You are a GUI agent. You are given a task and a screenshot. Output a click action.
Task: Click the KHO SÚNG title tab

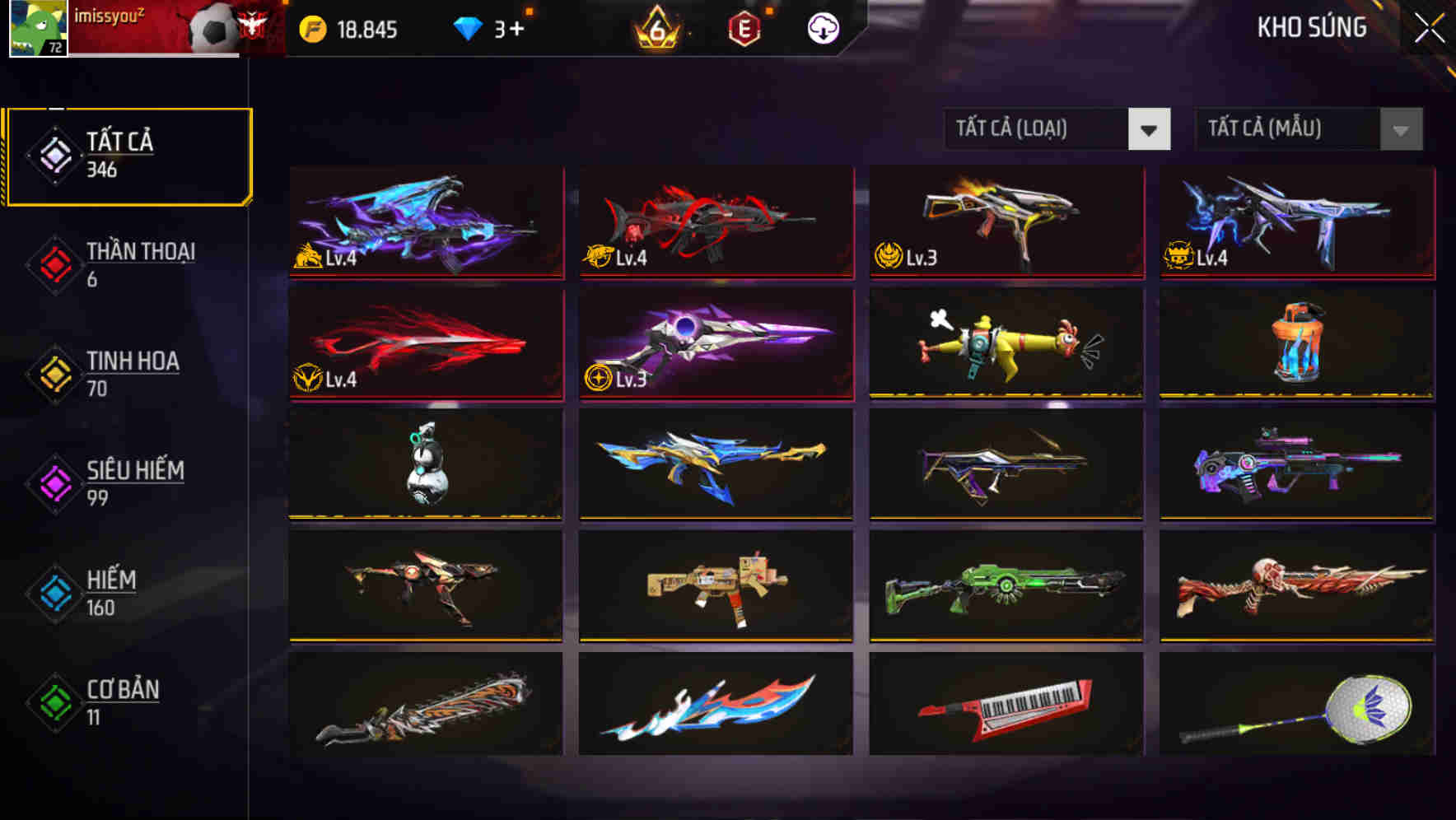pyautogui.click(x=1312, y=27)
